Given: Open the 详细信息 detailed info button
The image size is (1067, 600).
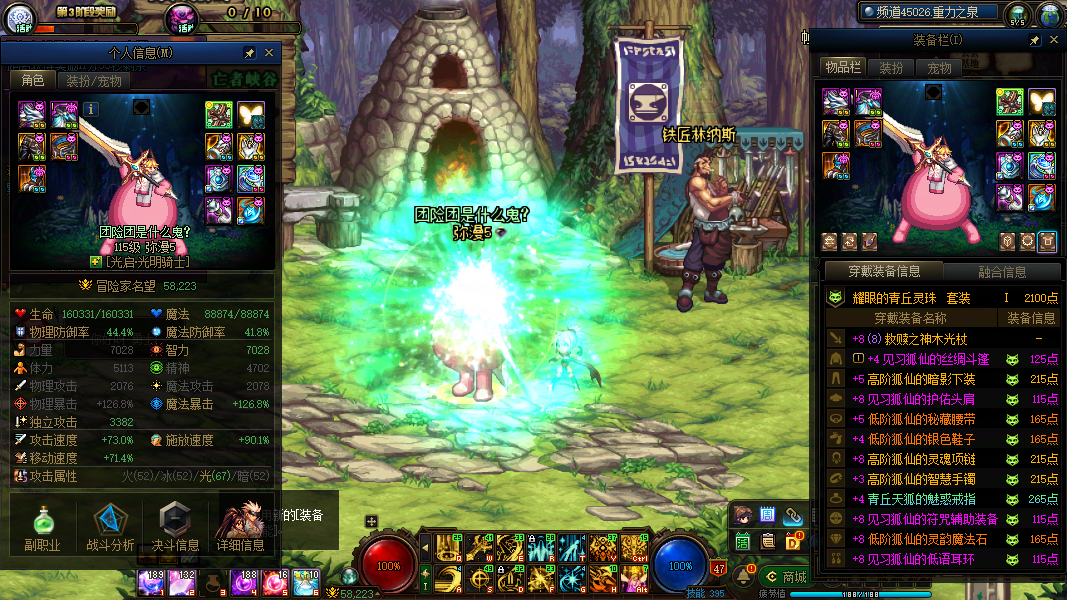Looking at the screenshot, I should click(x=240, y=527).
